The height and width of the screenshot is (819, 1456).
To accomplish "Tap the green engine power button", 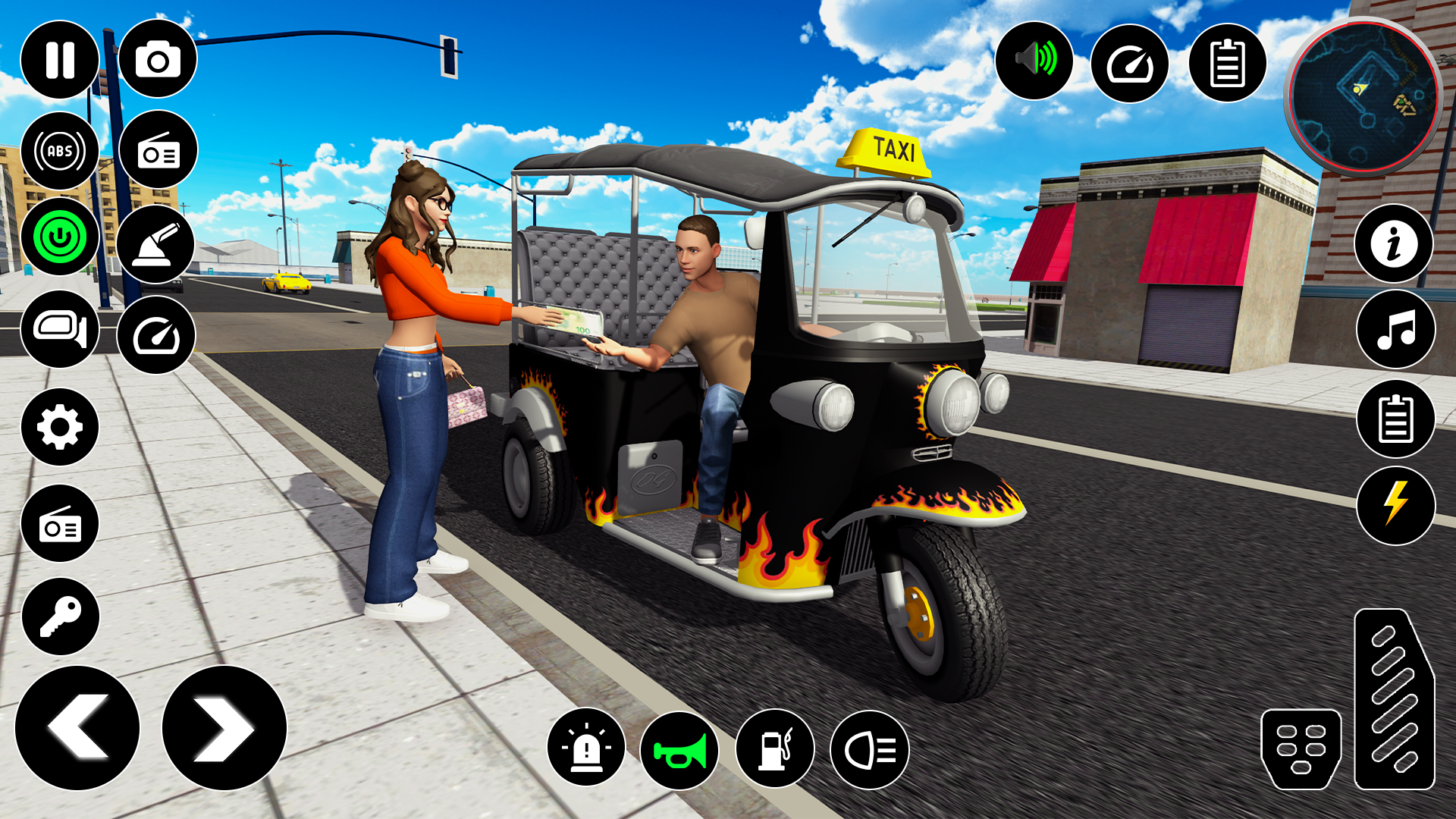I will tap(60, 237).
